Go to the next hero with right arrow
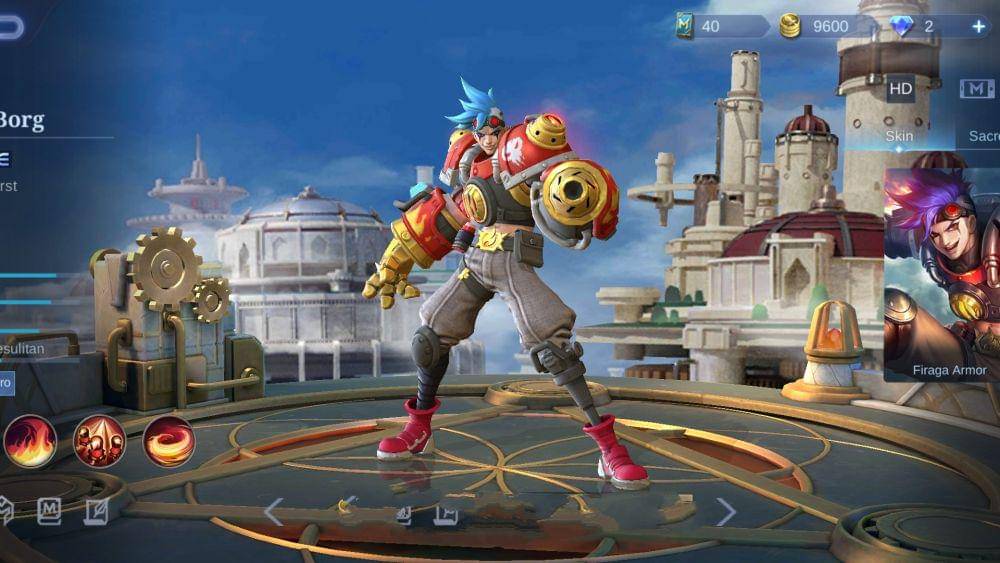1000x563 pixels. (x=726, y=512)
